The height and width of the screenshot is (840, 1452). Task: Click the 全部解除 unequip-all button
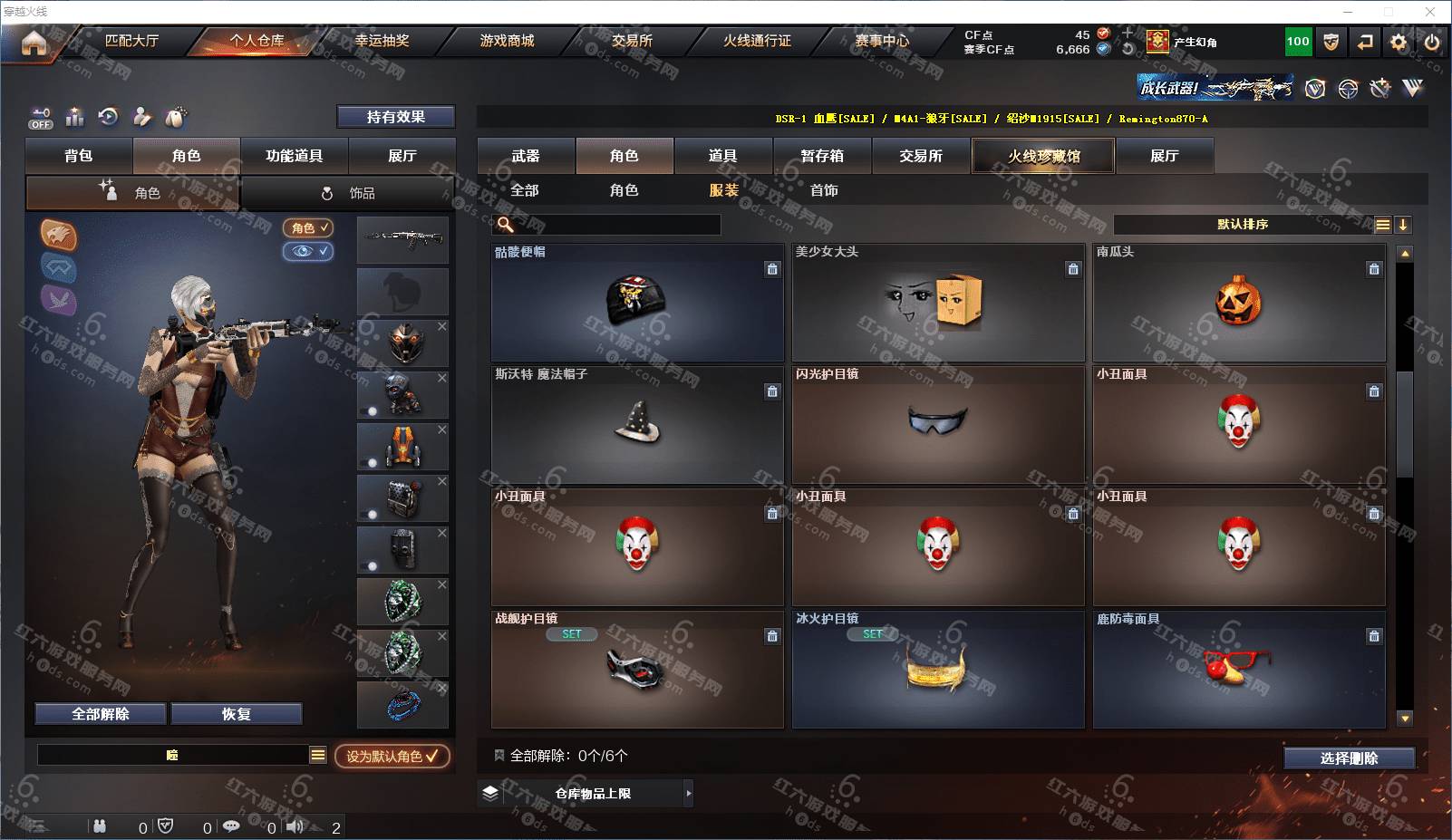coord(101,714)
